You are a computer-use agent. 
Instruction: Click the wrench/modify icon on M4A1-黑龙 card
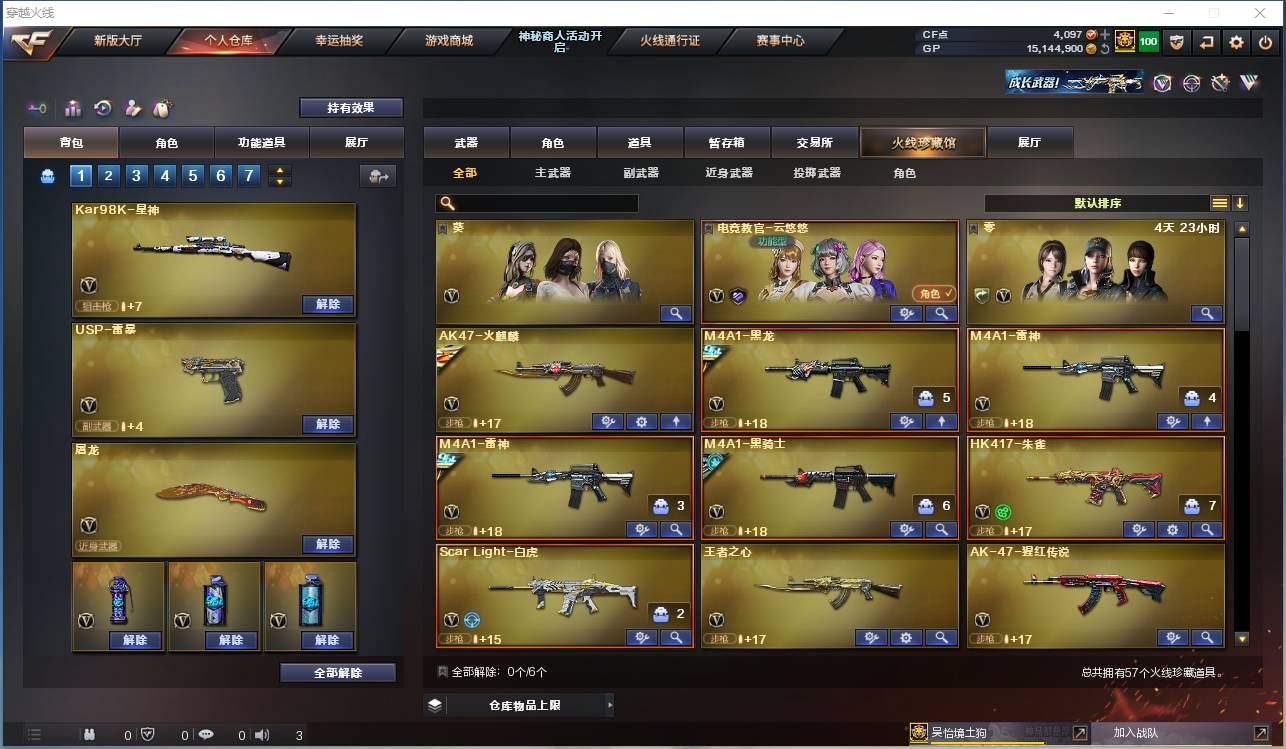(x=906, y=421)
